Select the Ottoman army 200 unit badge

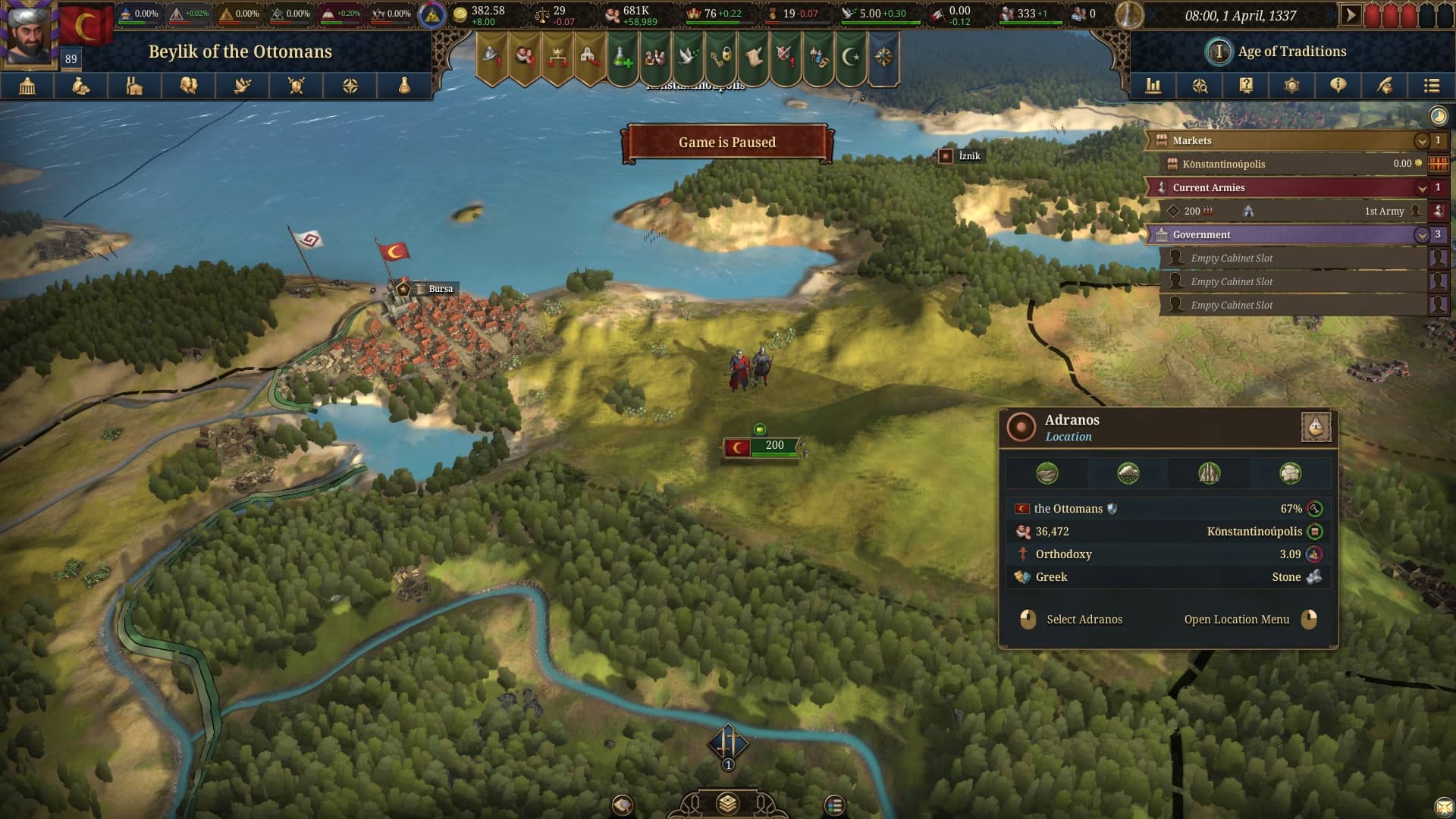coord(761,447)
